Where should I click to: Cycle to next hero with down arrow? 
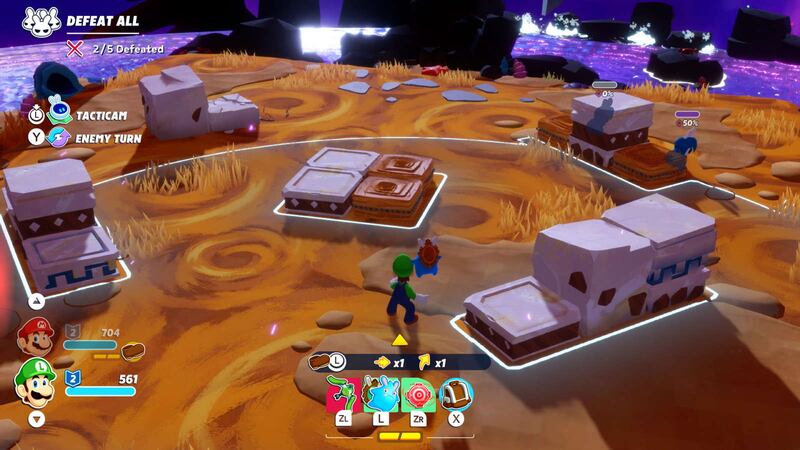37,420
